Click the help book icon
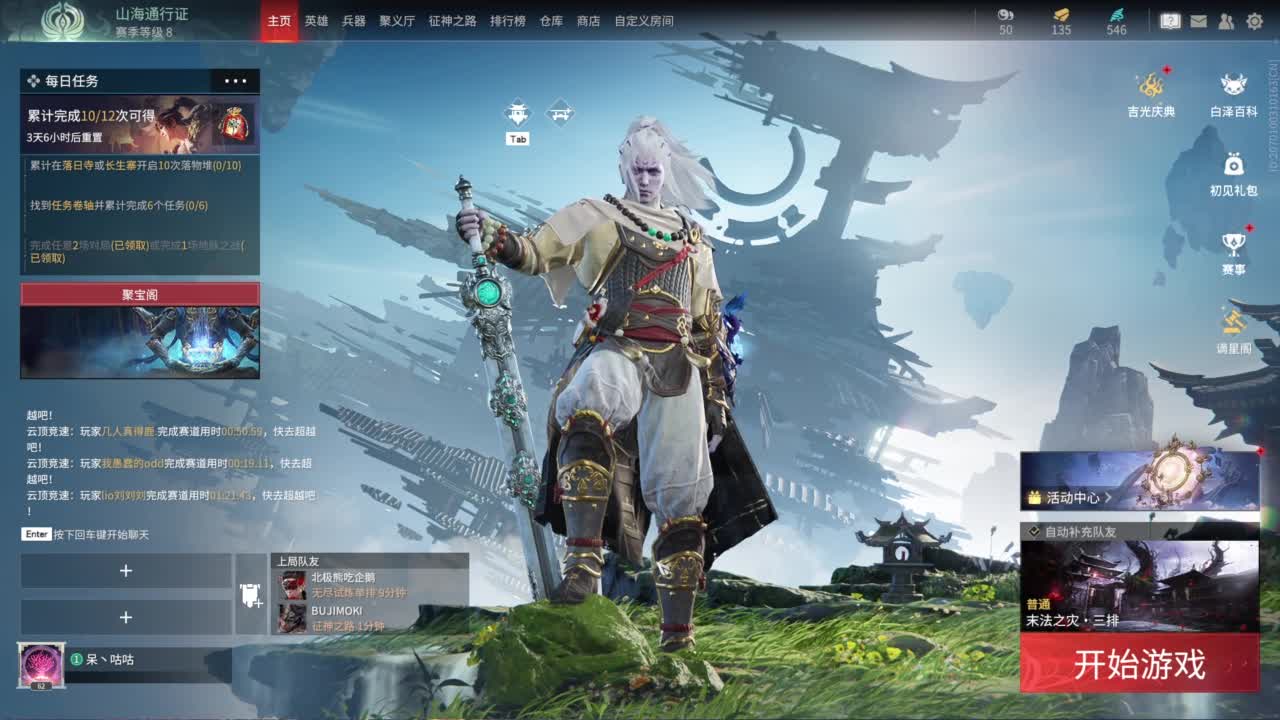Screen dimensions: 1280x720 coord(1172,20)
